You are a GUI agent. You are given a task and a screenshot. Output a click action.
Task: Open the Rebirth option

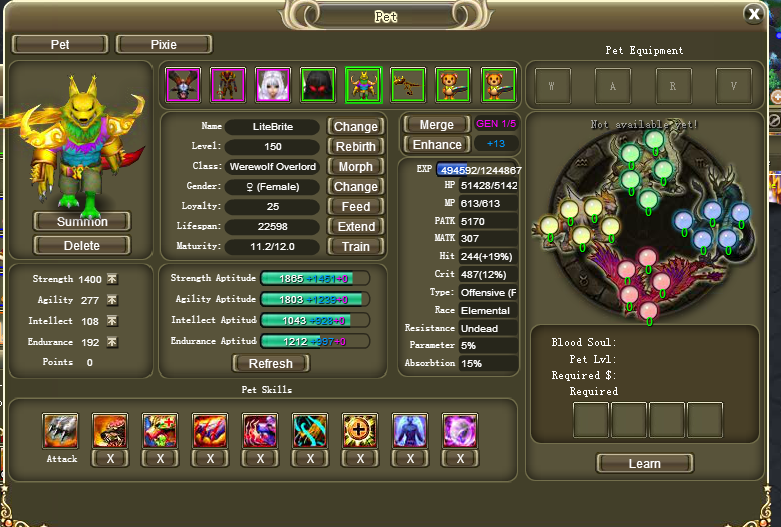coord(355,147)
